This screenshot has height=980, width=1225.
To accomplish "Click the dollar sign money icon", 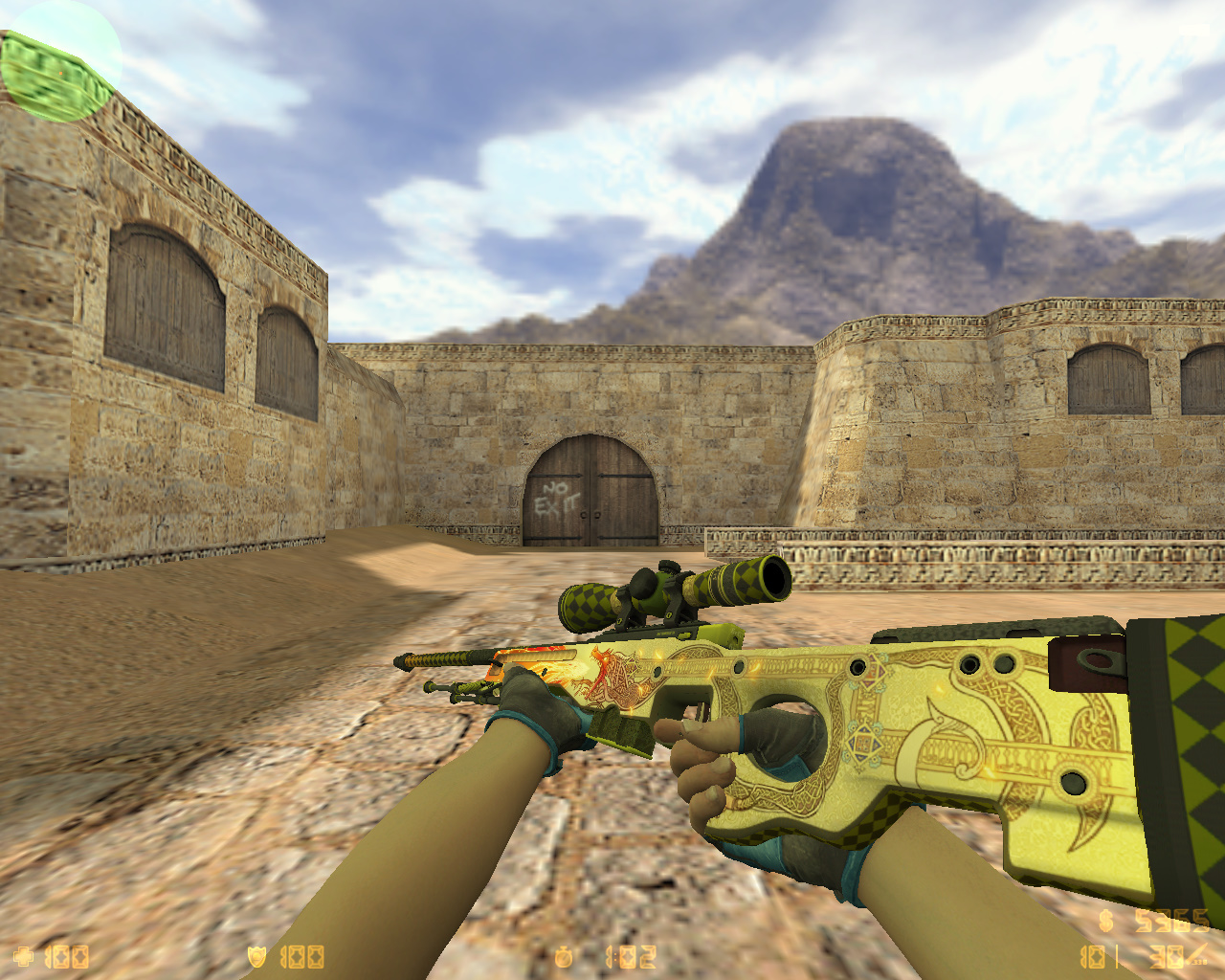I will [x=1105, y=921].
